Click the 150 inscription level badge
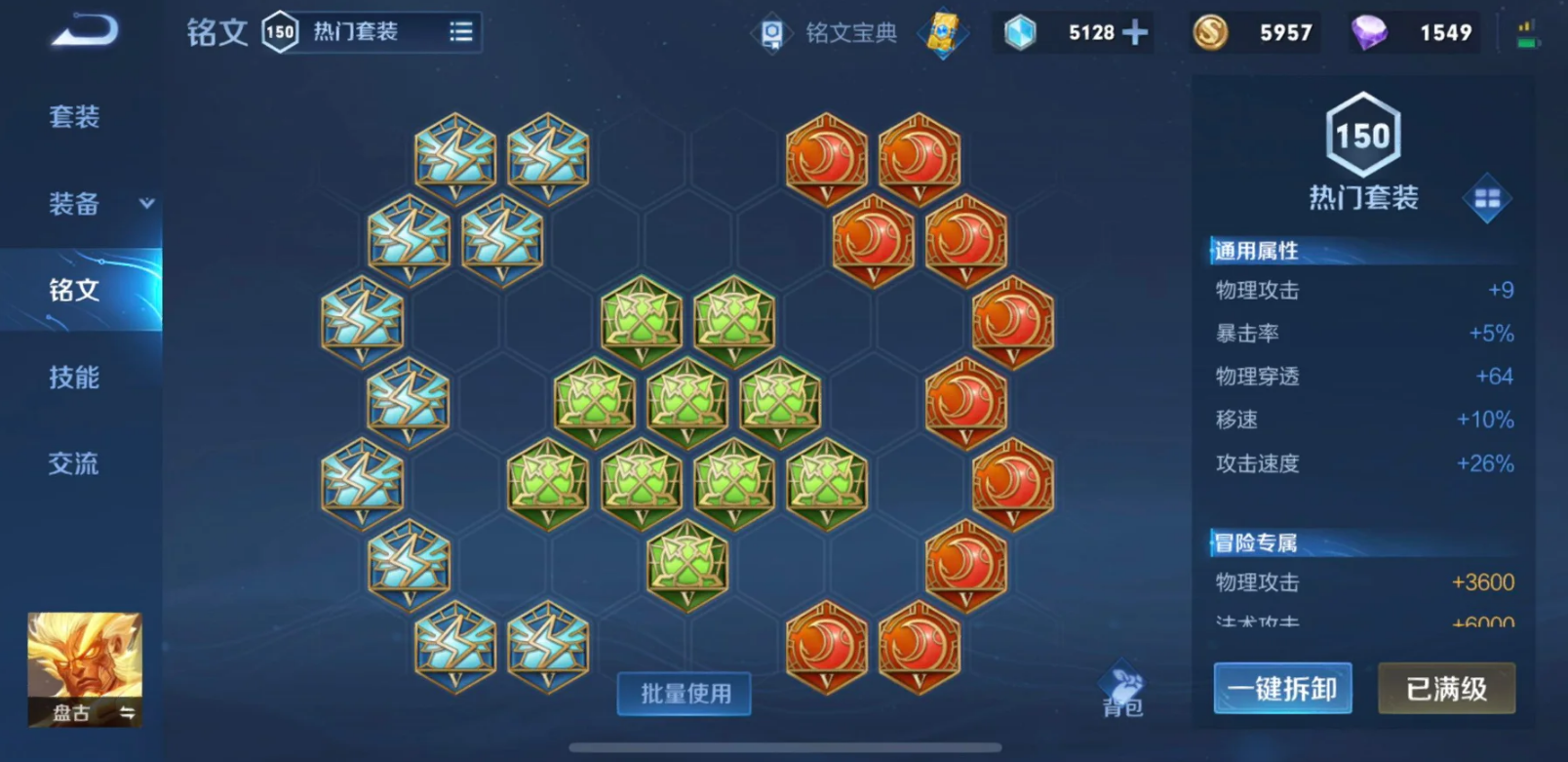 (1362, 137)
